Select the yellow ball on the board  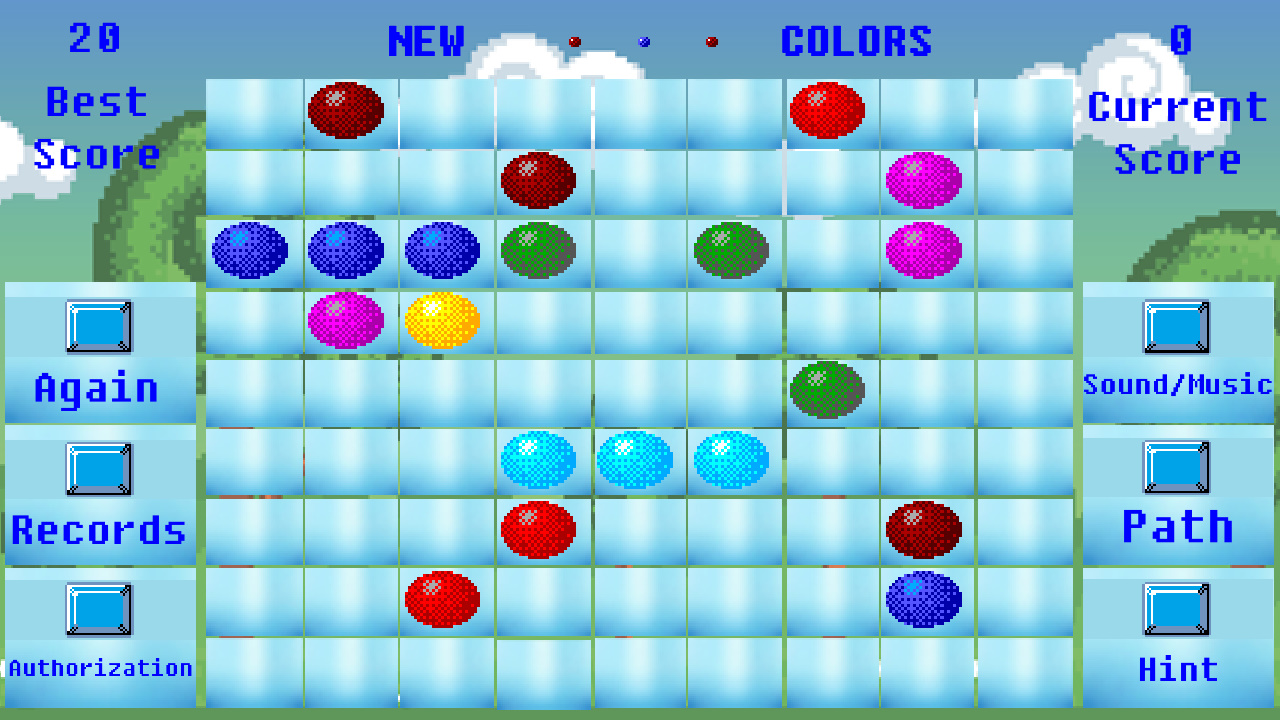(443, 319)
